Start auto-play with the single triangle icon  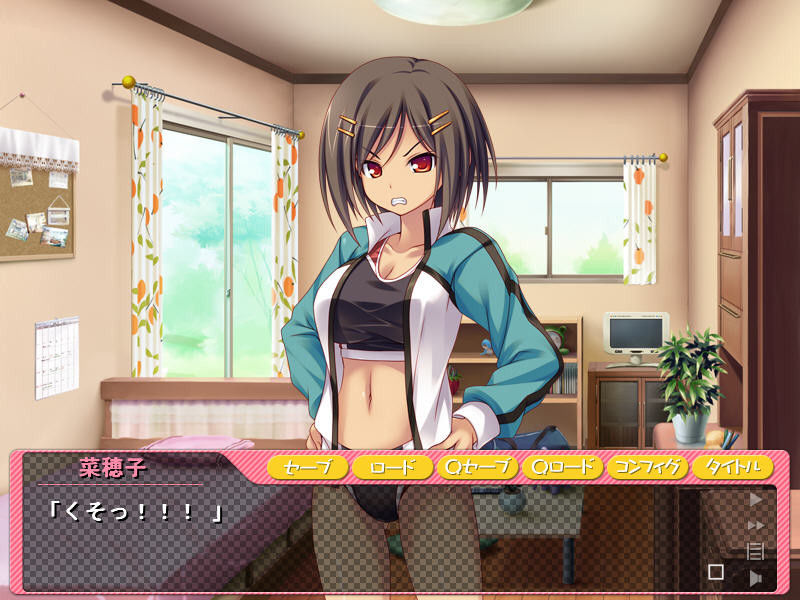(756, 498)
